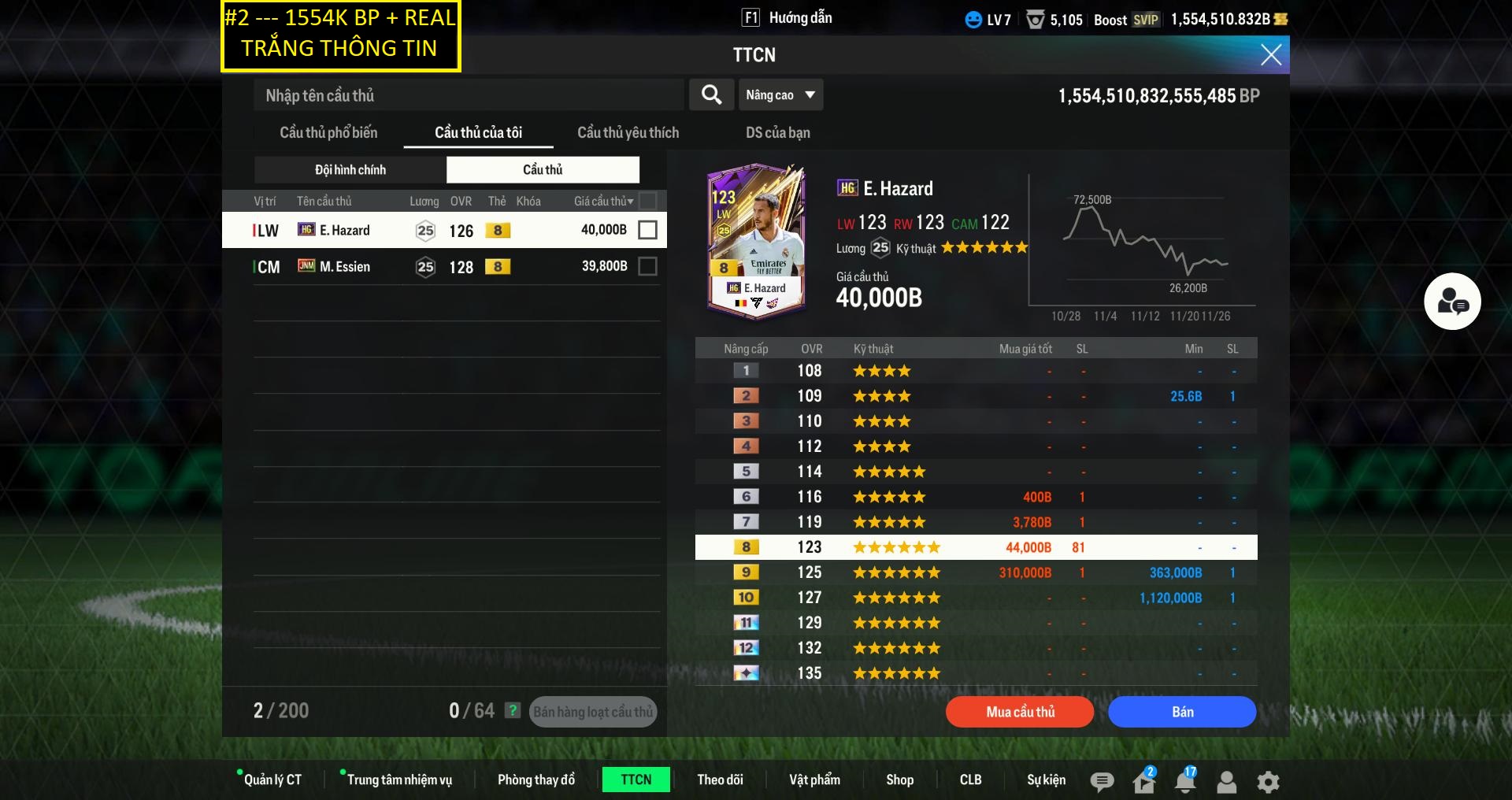Click the Mua cầu thủ buy button
This screenshot has width=1512, height=800.
tap(1020, 712)
